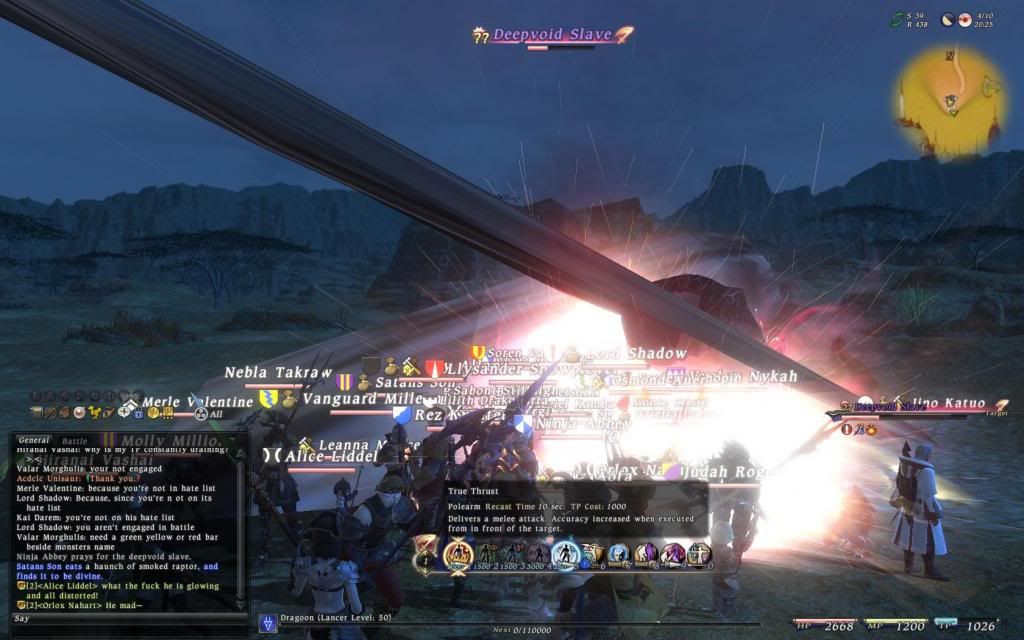Select the Deepvoid Slave target nameplate at top
This screenshot has height=640, width=1024.
pos(552,35)
